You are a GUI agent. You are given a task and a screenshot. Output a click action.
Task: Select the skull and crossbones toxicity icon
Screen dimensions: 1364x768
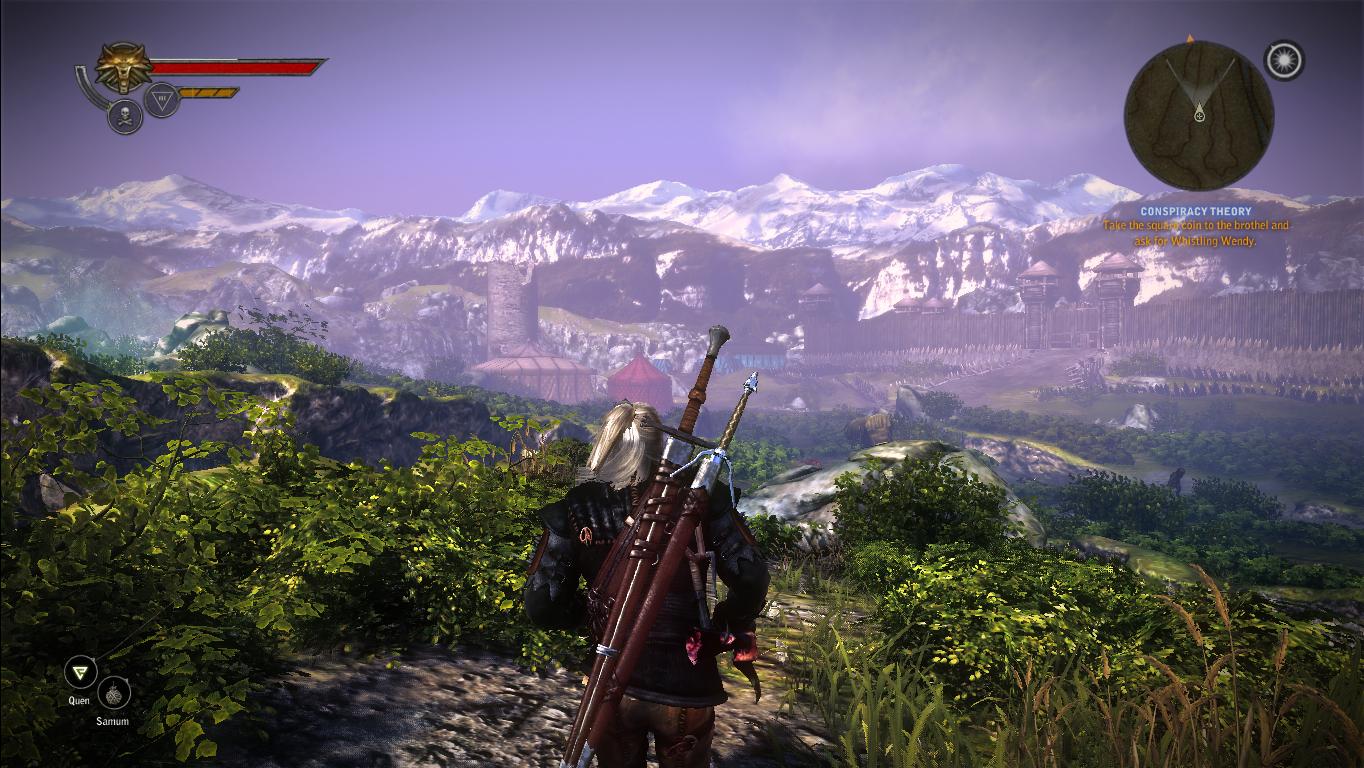click(x=124, y=116)
